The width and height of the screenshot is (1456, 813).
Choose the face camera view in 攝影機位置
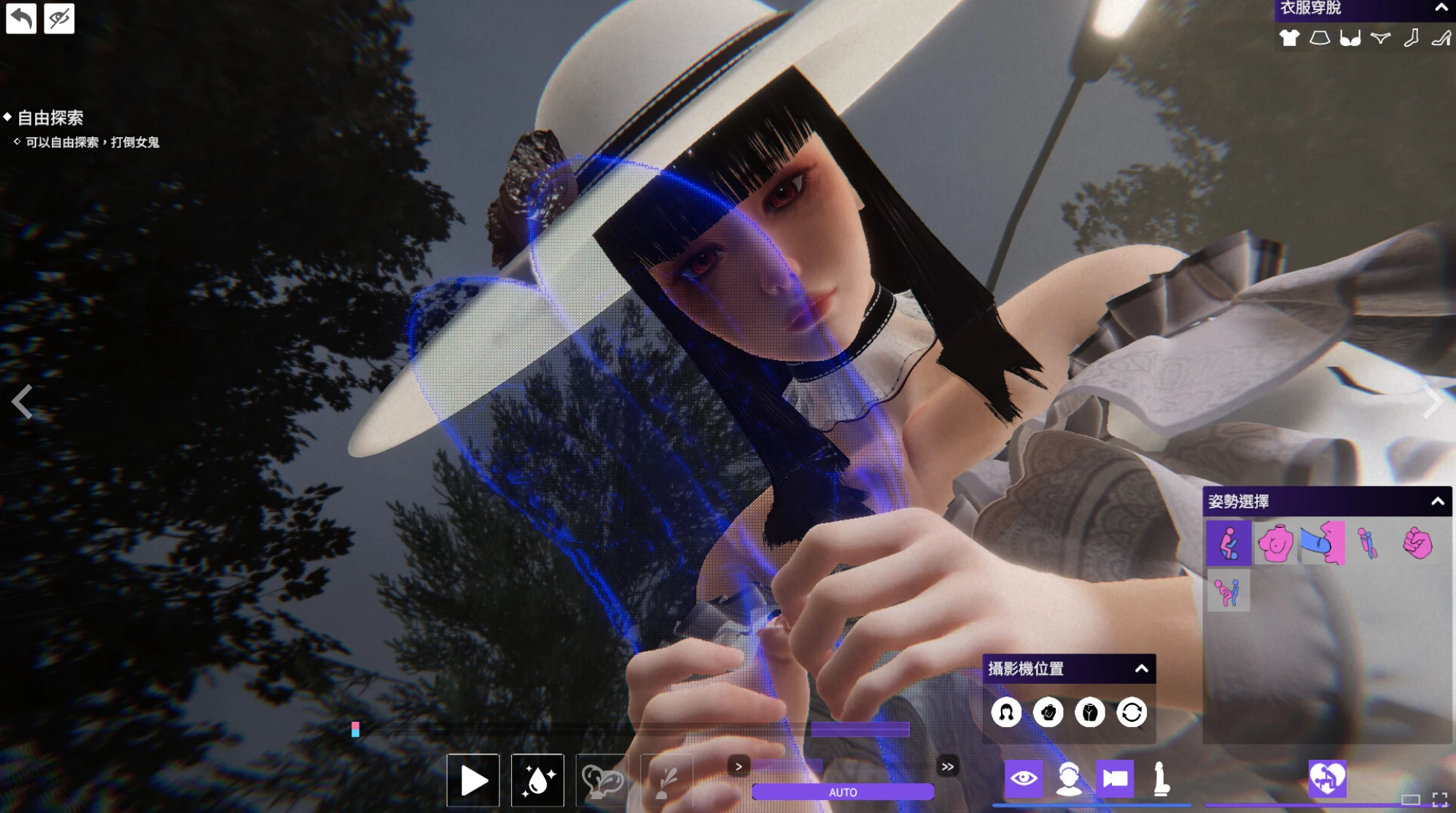coord(1008,712)
